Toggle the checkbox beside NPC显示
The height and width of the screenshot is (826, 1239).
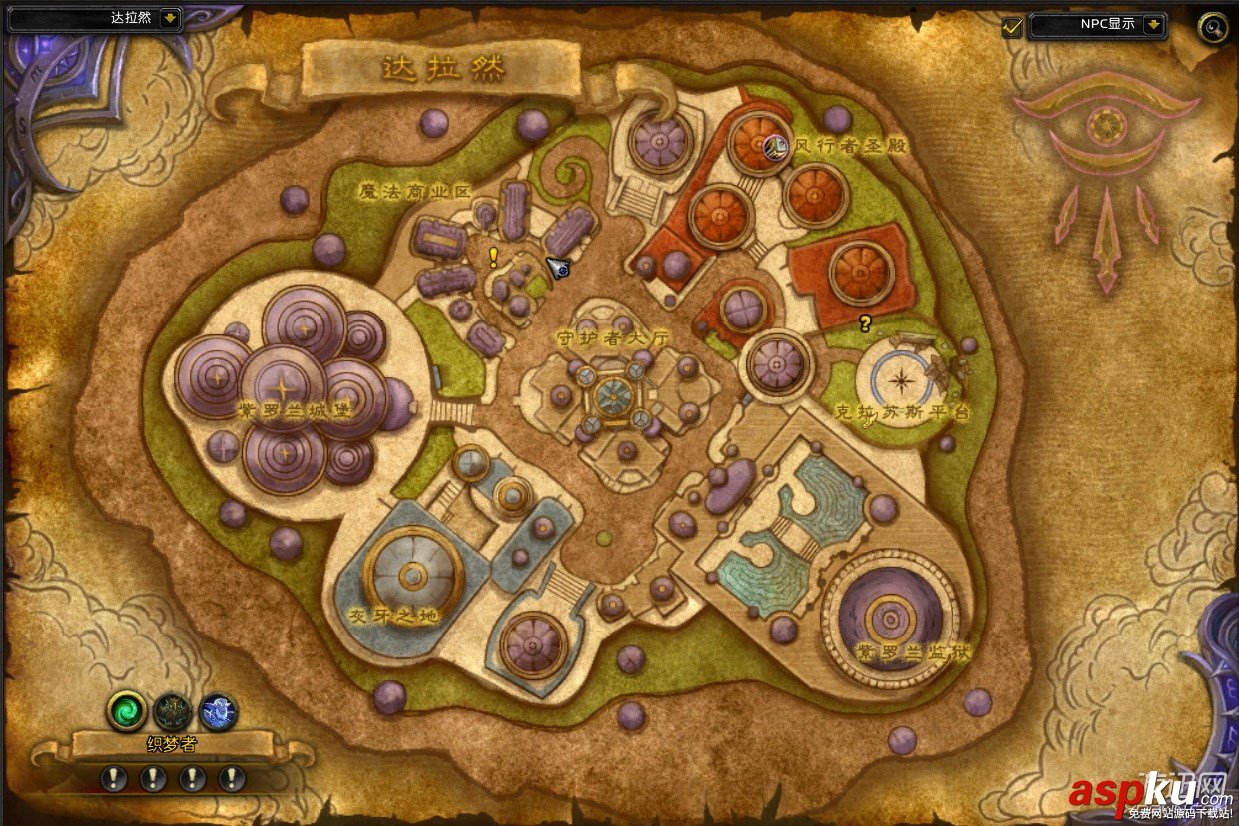coord(1012,26)
